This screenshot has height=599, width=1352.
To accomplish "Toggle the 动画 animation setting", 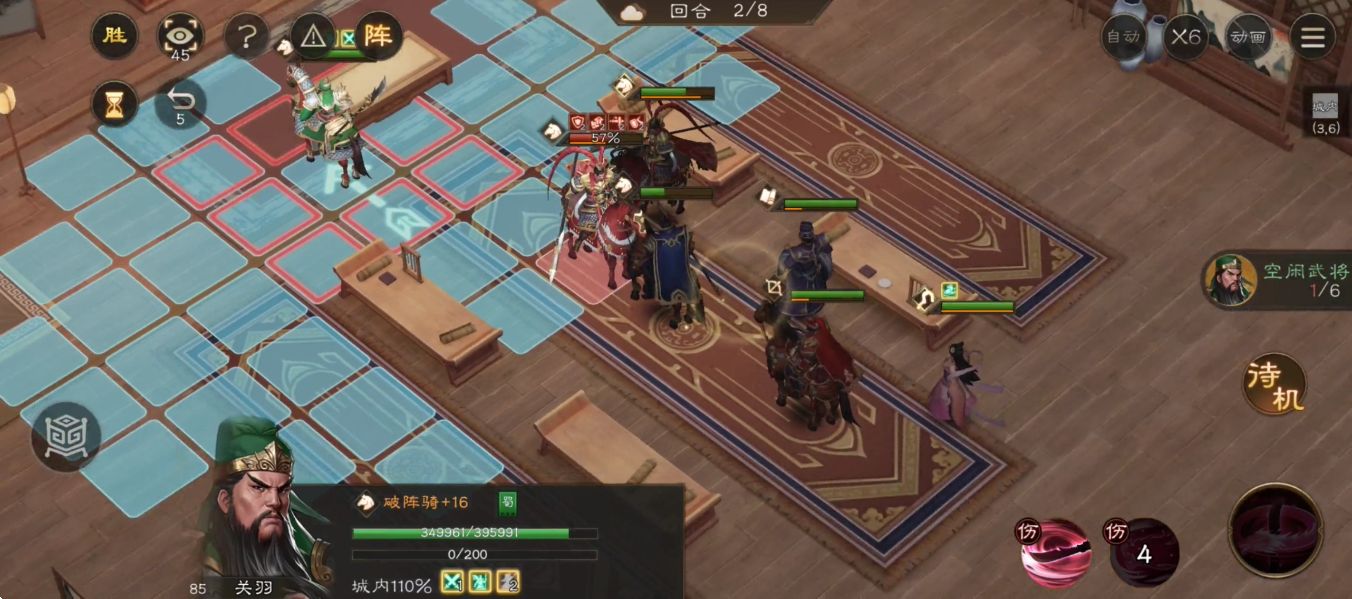I will point(1249,37).
